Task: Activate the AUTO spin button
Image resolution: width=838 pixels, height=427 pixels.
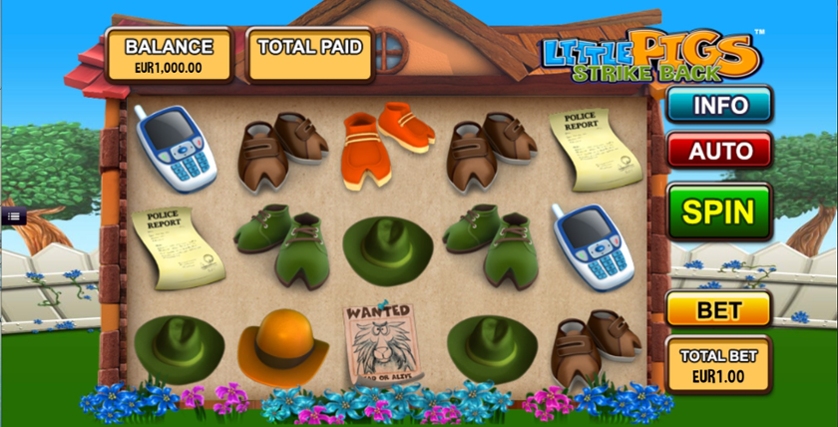Action: pyautogui.click(x=719, y=151)
